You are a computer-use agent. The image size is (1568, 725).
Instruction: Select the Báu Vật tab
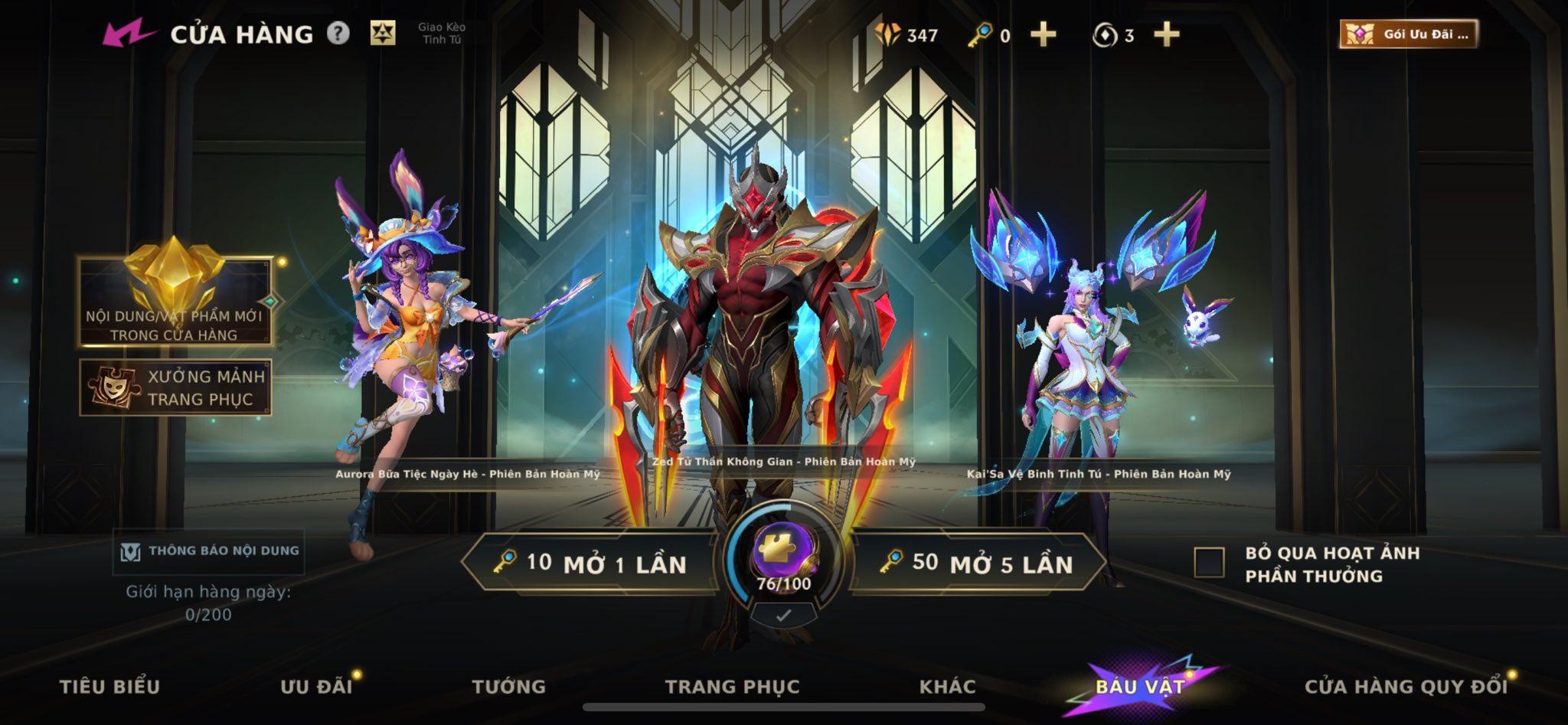tap(1140, 686)
